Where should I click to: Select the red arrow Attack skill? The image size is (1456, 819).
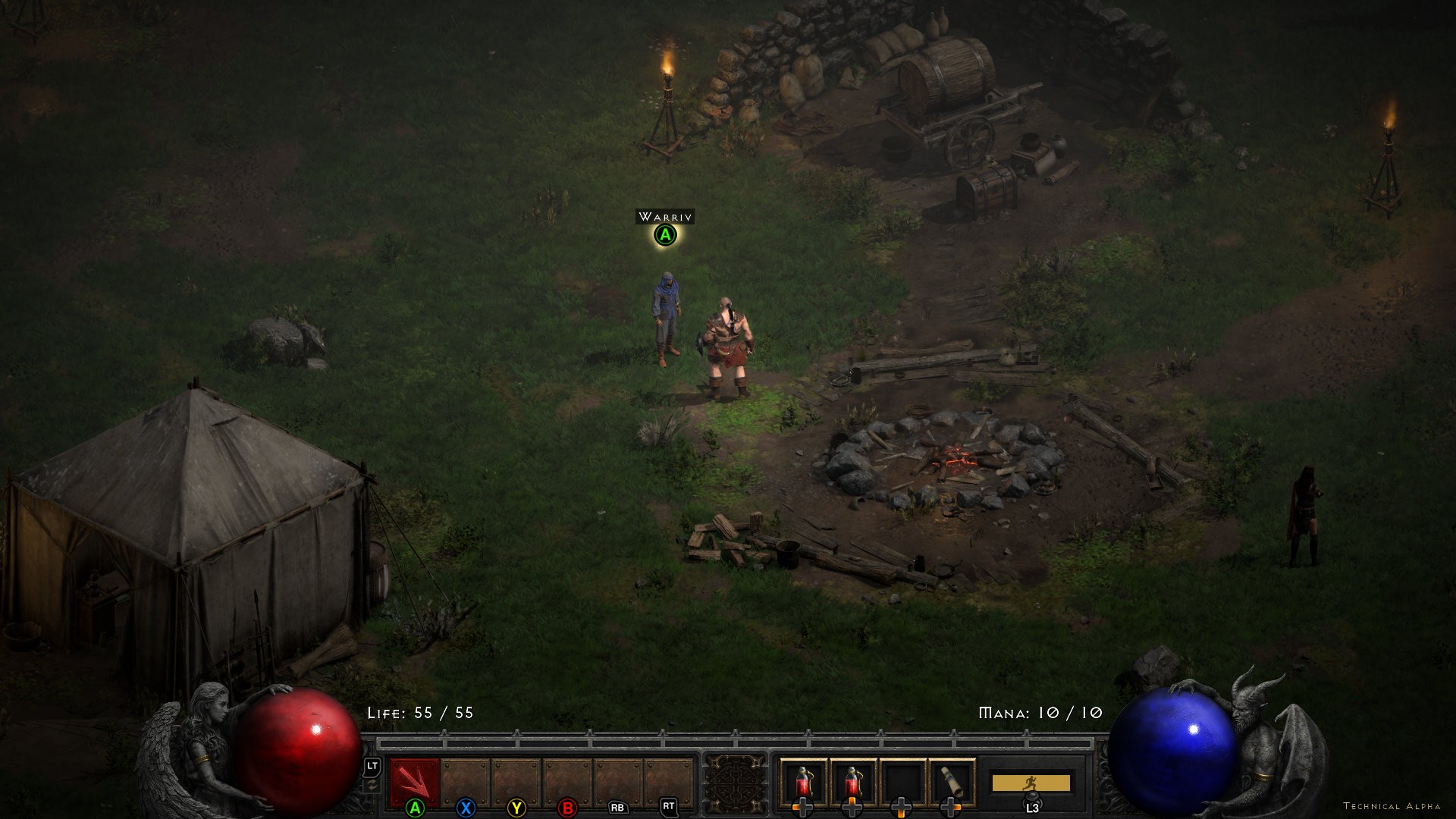pyautogui.click(x=414, y=782)
